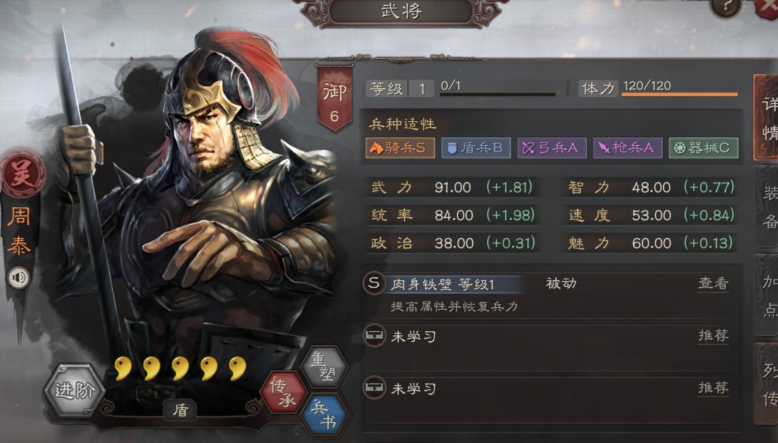The width and height of the screenshot is (778, 443).
Task: Choose the 骑兵S cavalry aptitude tag
Action: (x=400, y=148)
